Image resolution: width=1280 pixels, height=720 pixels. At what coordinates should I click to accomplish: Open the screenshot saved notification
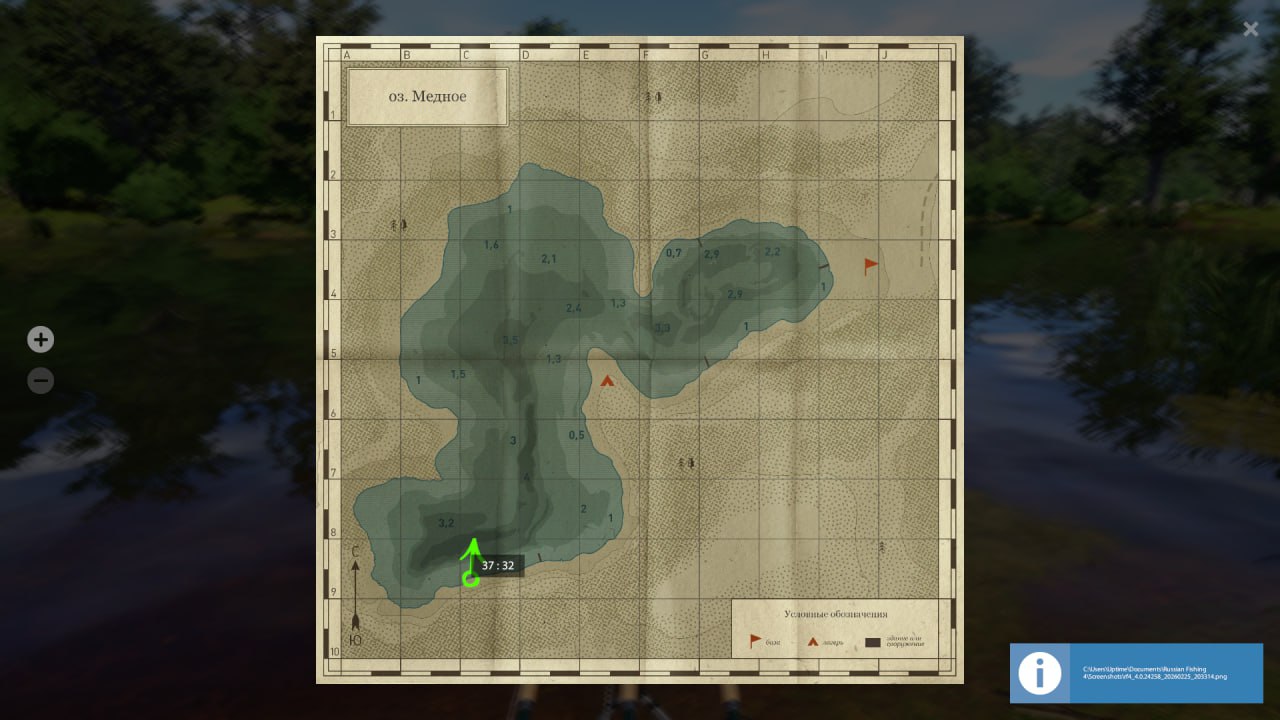tap(1136, 673)
